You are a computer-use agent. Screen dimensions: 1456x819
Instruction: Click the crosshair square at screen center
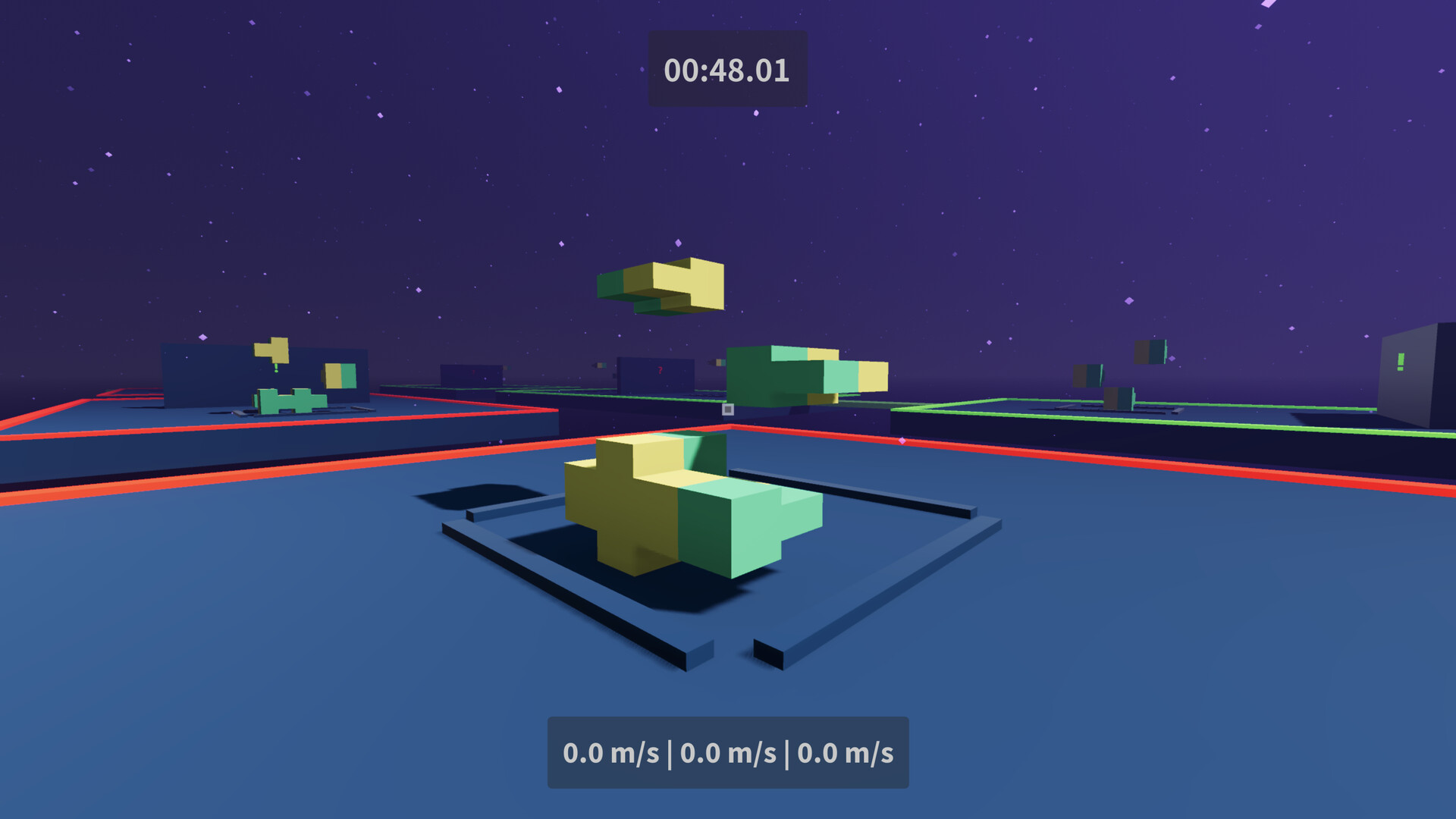tap(728, 410)
